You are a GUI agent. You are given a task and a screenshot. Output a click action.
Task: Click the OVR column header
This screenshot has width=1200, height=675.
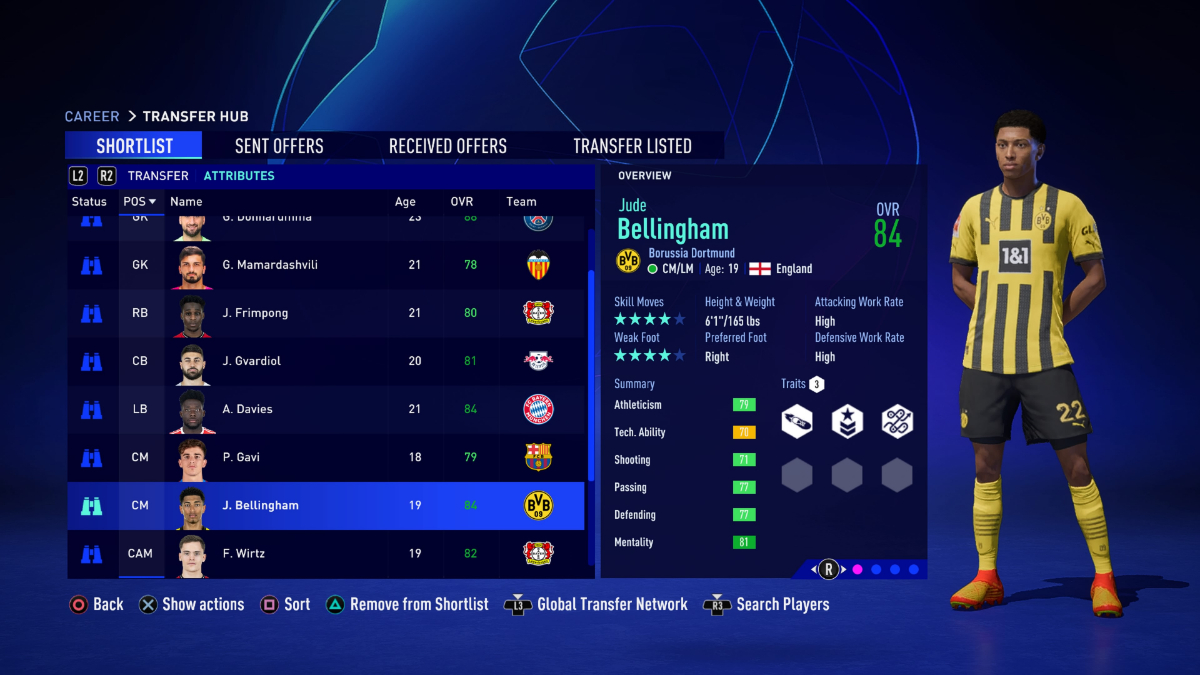(462, 202)
